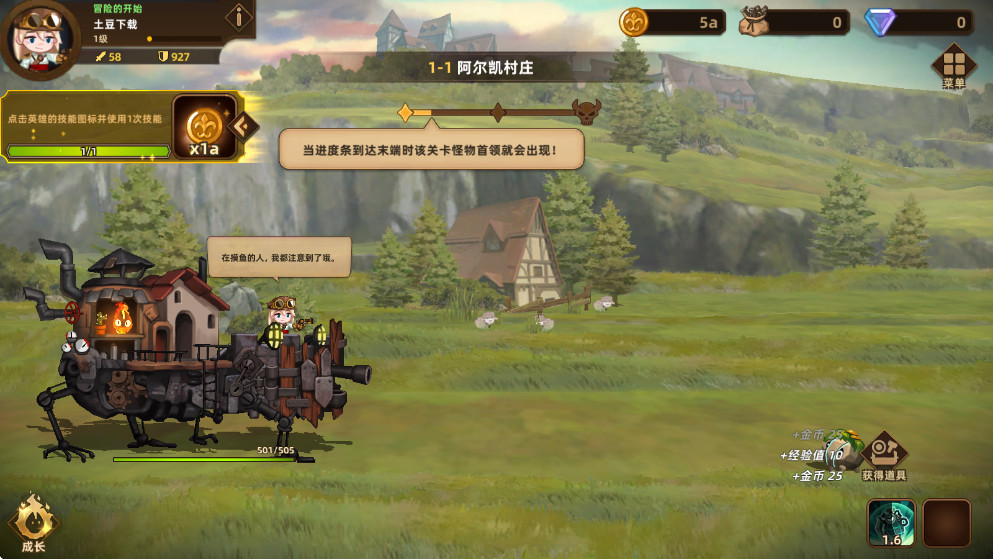Claim the x1a gold coin quest reward
The height and width of the screenshot is (559, 993).
(x=204, y=129)
